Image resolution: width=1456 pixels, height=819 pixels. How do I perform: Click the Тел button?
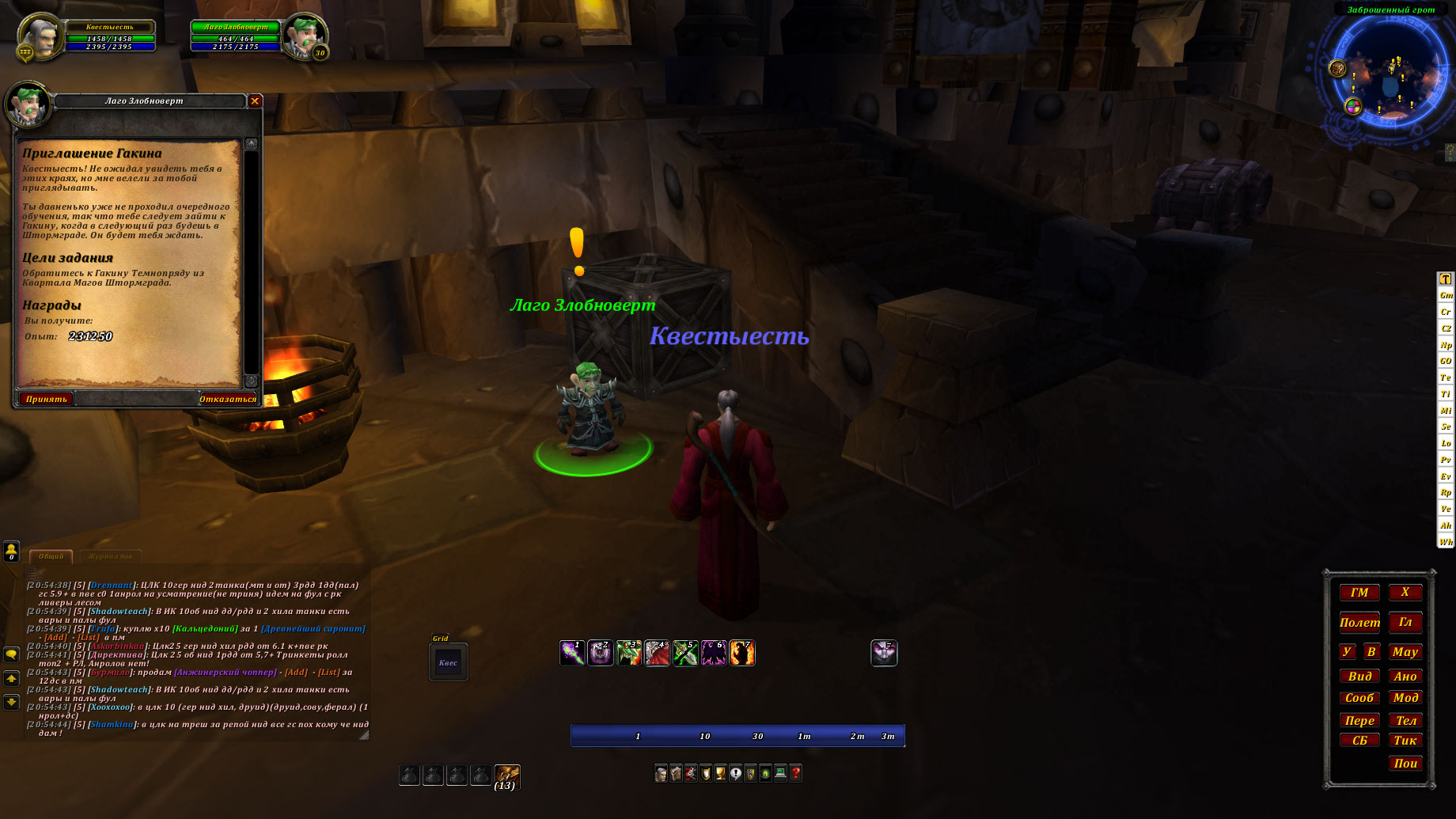pyautogui.click(x=1405, y=720)
